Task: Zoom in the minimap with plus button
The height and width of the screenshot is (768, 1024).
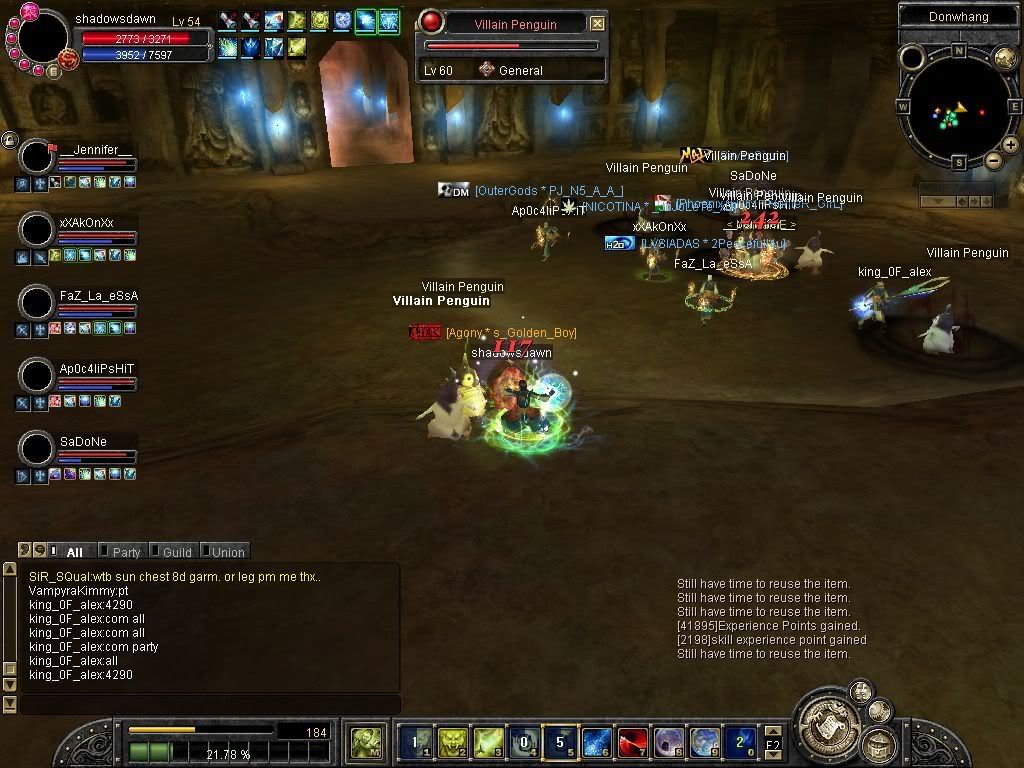Action: (1011, 145)
